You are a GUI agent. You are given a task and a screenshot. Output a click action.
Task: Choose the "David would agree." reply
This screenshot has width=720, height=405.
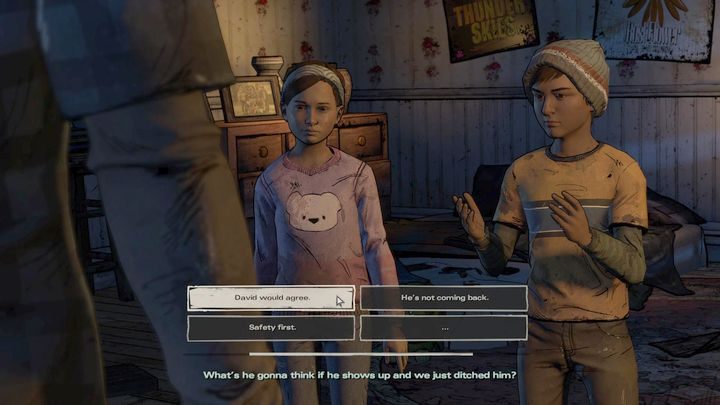271,298
